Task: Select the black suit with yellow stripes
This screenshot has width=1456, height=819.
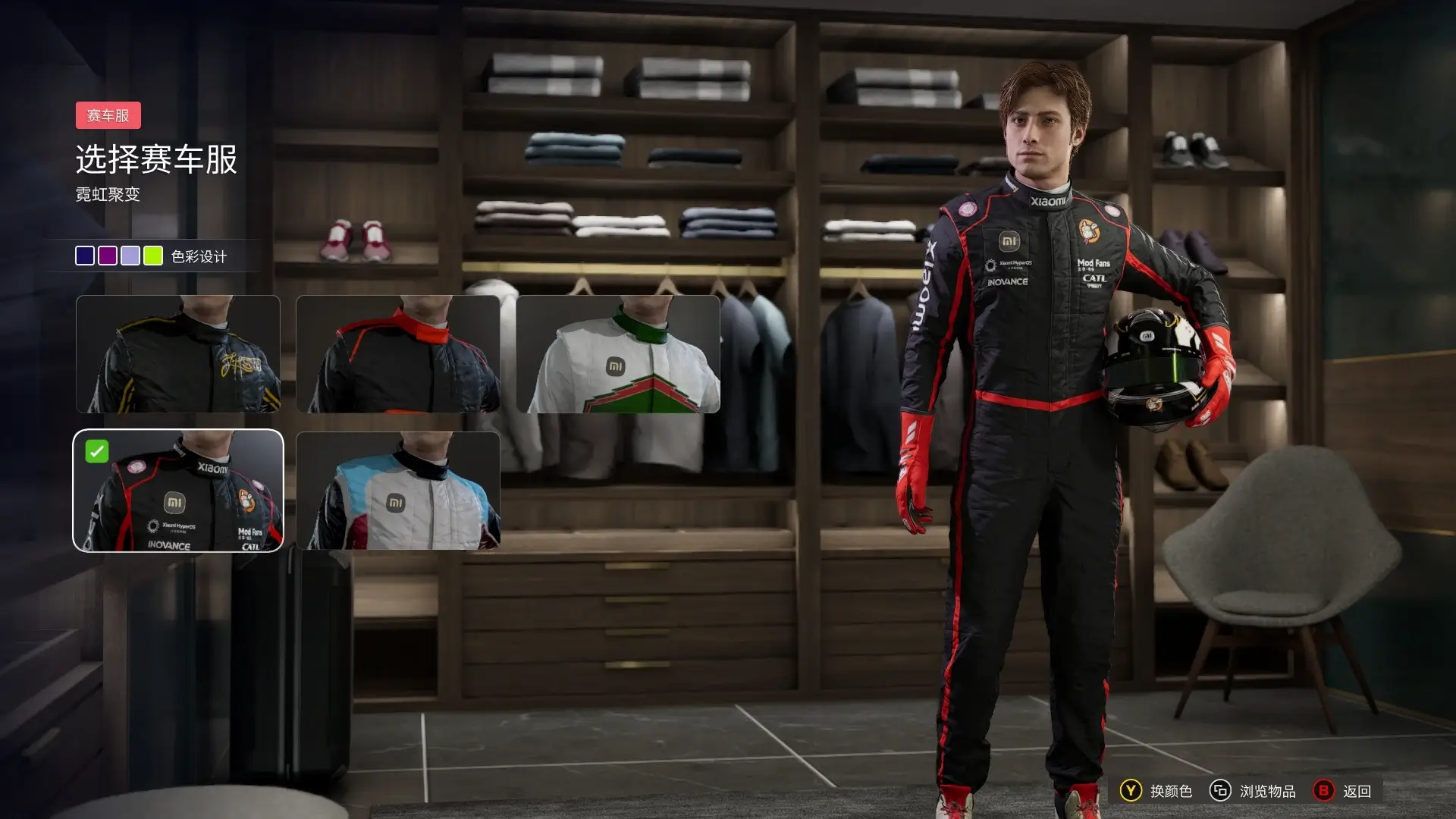Action: [x=178, y=354]
